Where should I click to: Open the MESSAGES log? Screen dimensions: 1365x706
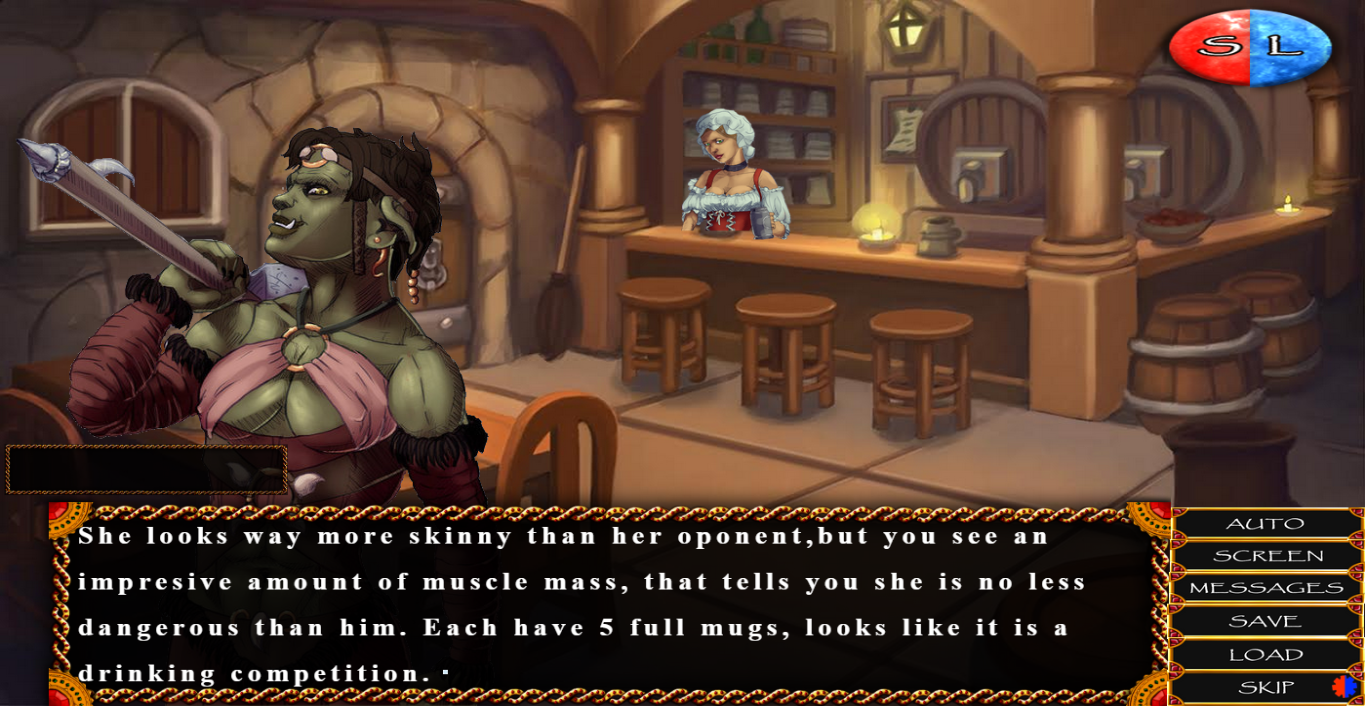[1265, 588]
